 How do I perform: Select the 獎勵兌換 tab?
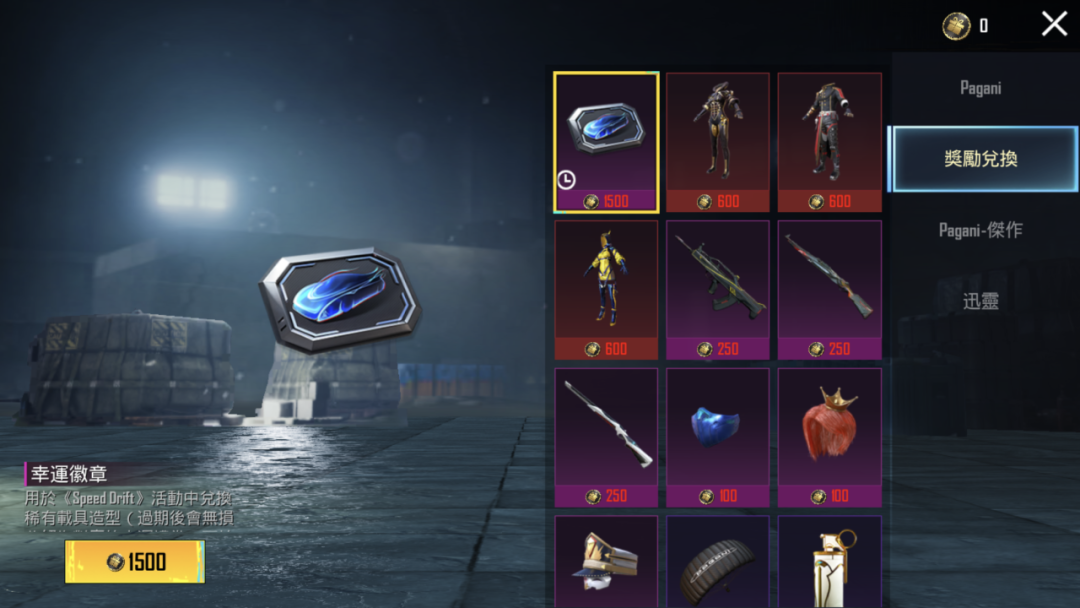click(x=980, y=159)
